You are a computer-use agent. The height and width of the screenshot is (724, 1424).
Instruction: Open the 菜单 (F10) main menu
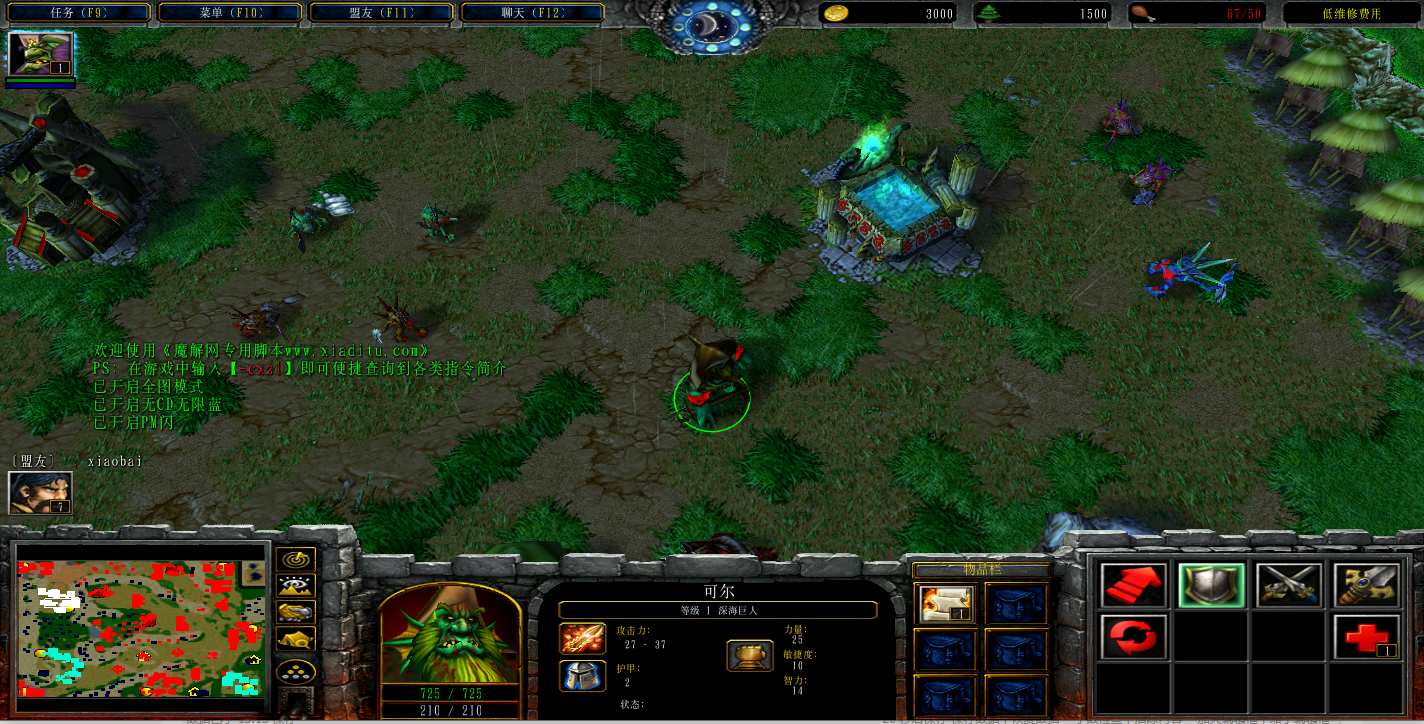point(229,13)
